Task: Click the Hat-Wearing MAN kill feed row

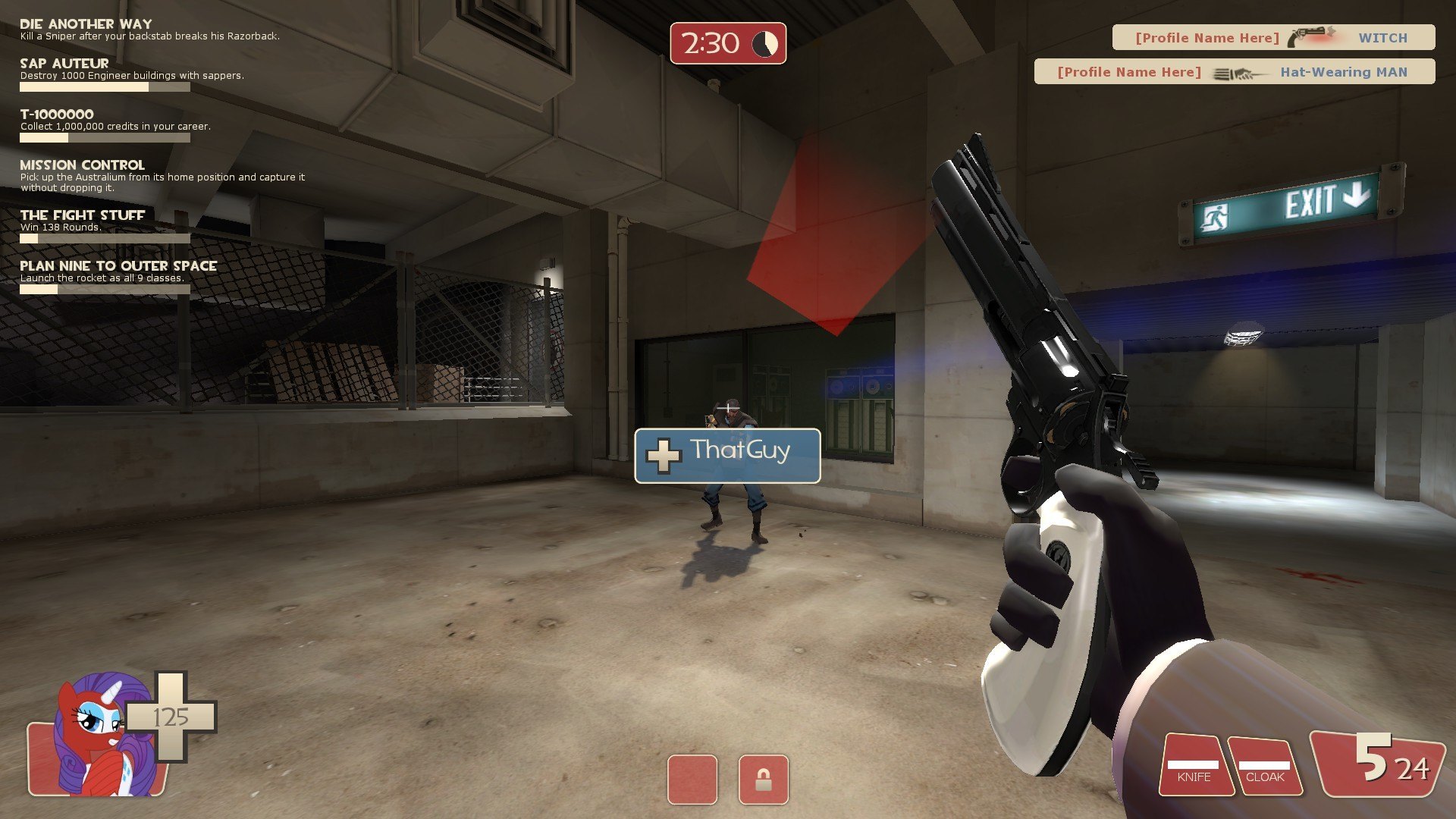Action: click(1234, 72)
